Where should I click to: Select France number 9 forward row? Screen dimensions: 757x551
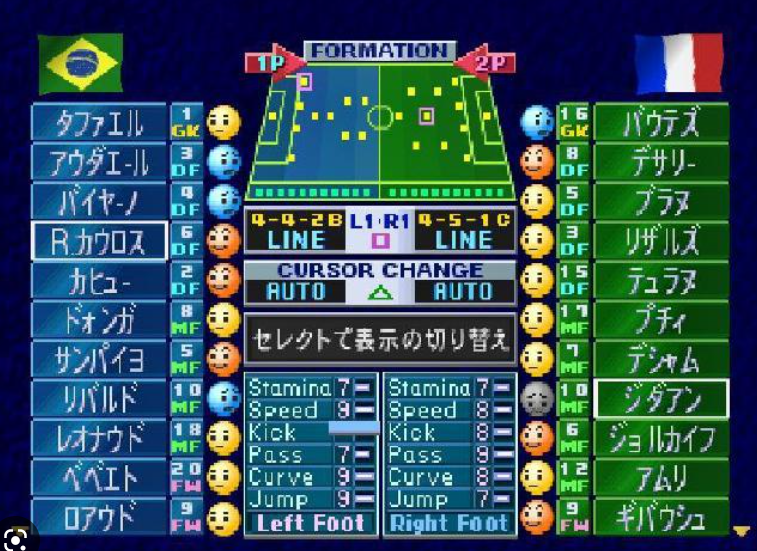661,517
